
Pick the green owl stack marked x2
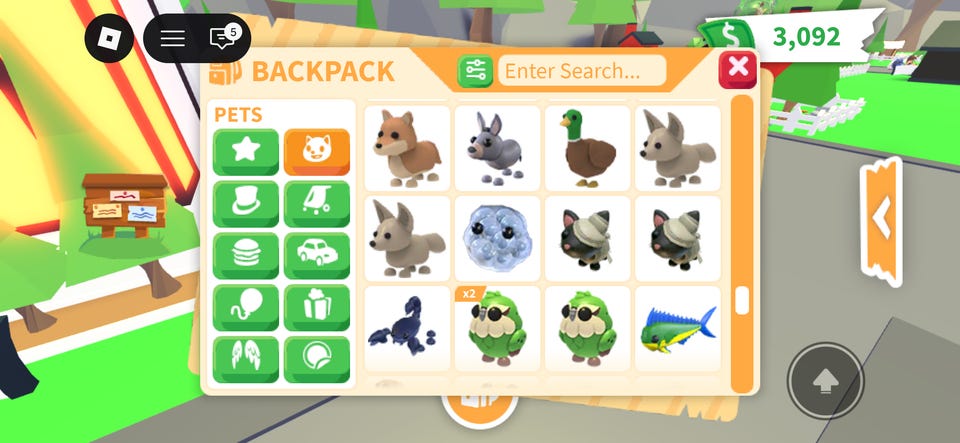pos(497,329)
